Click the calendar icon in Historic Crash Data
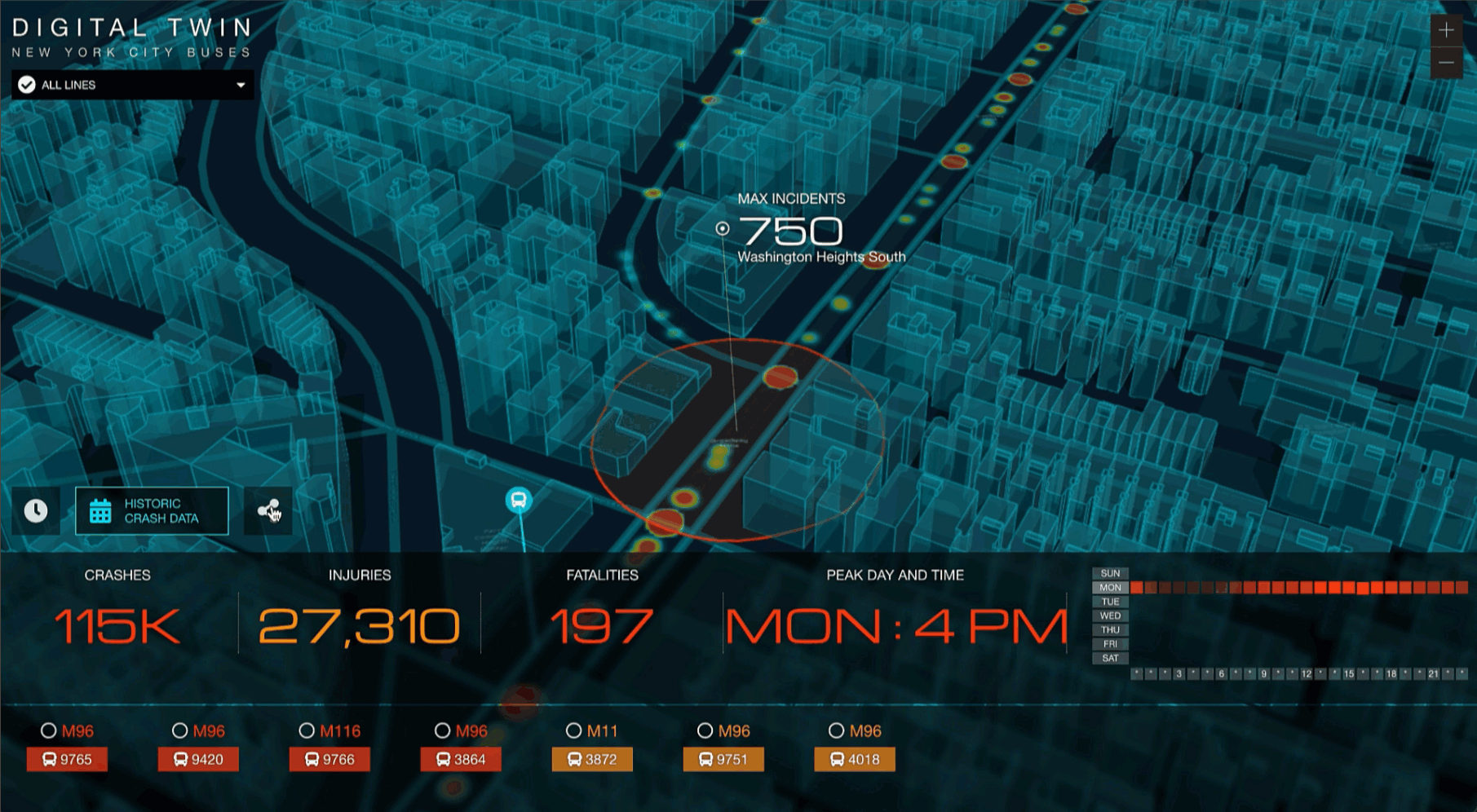1477x812 pixels. [x=99, y=510]
